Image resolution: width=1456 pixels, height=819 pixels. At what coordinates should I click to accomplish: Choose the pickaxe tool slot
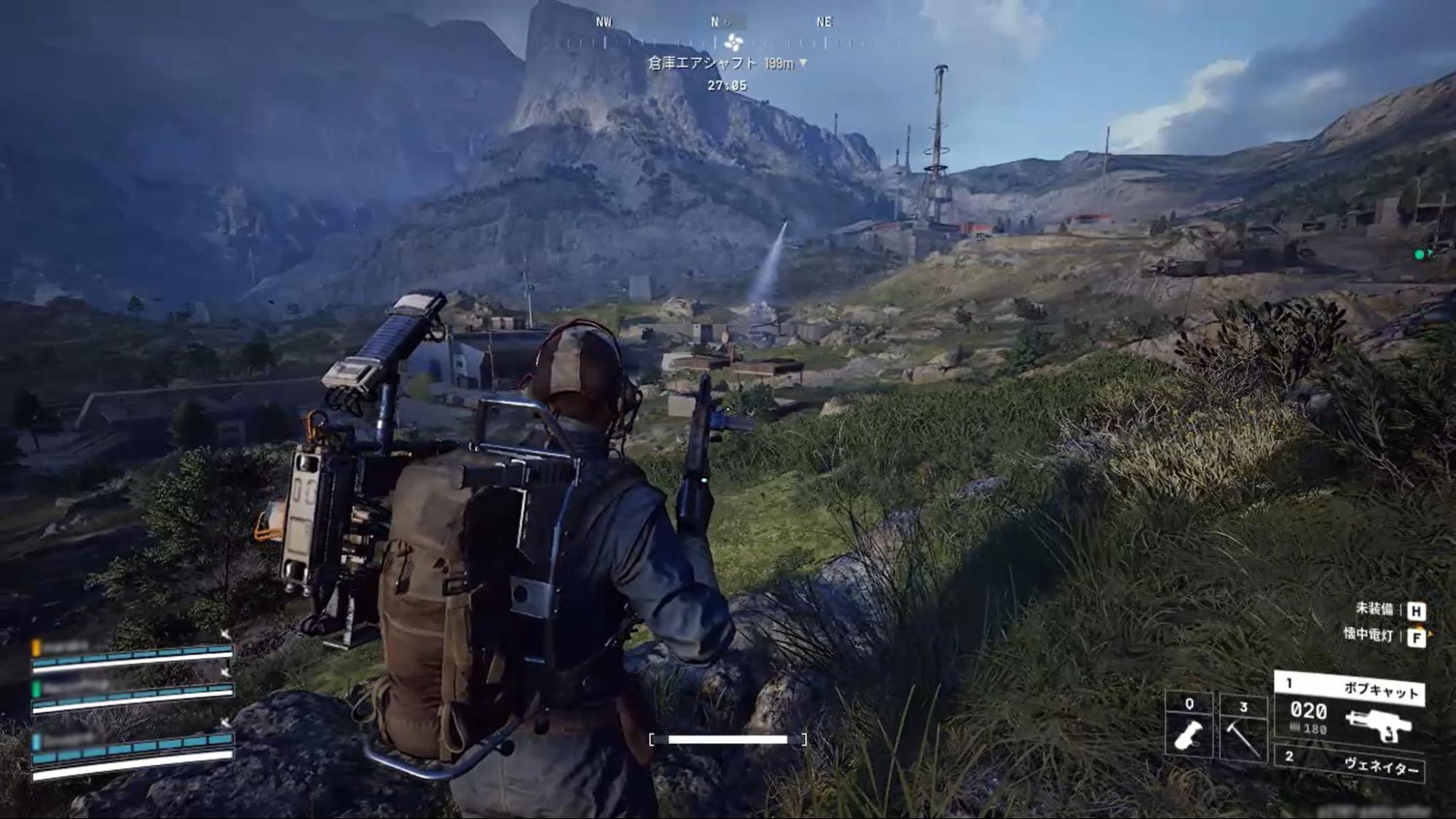(1243, 727)
